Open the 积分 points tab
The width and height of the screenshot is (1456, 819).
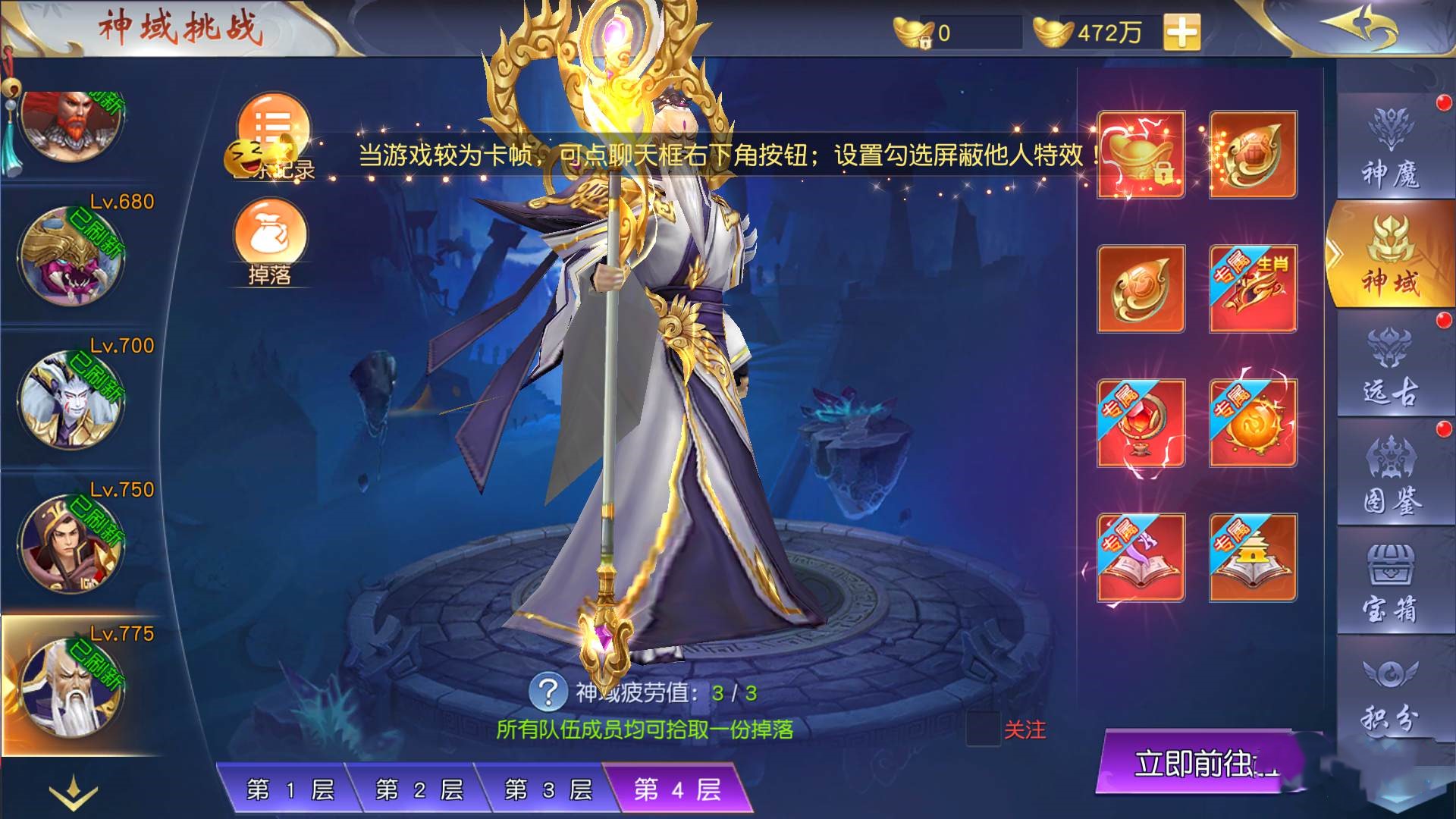1391,692
